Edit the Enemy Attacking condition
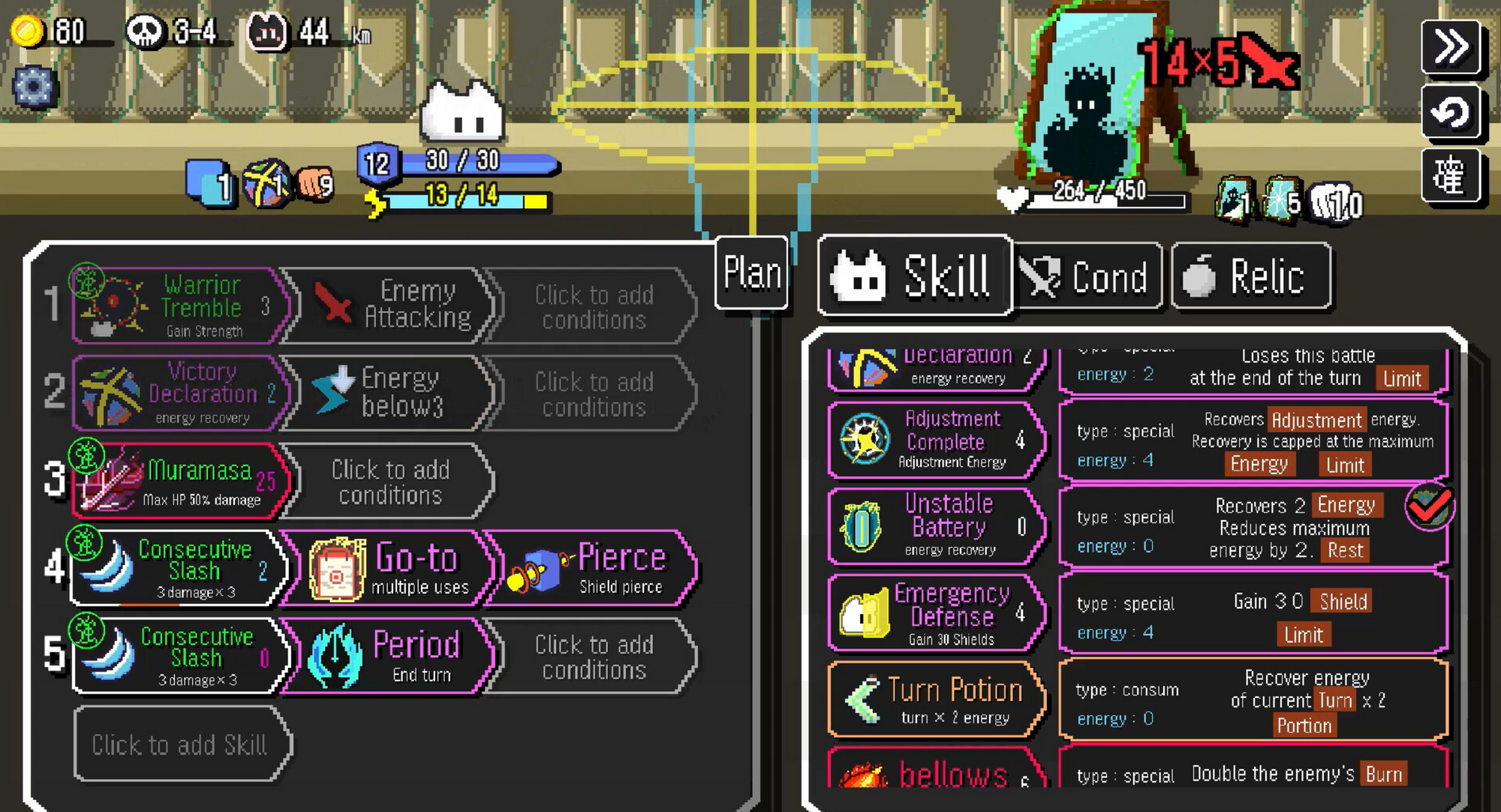This screenshot has height=812, width=1501. coord(389,305)
